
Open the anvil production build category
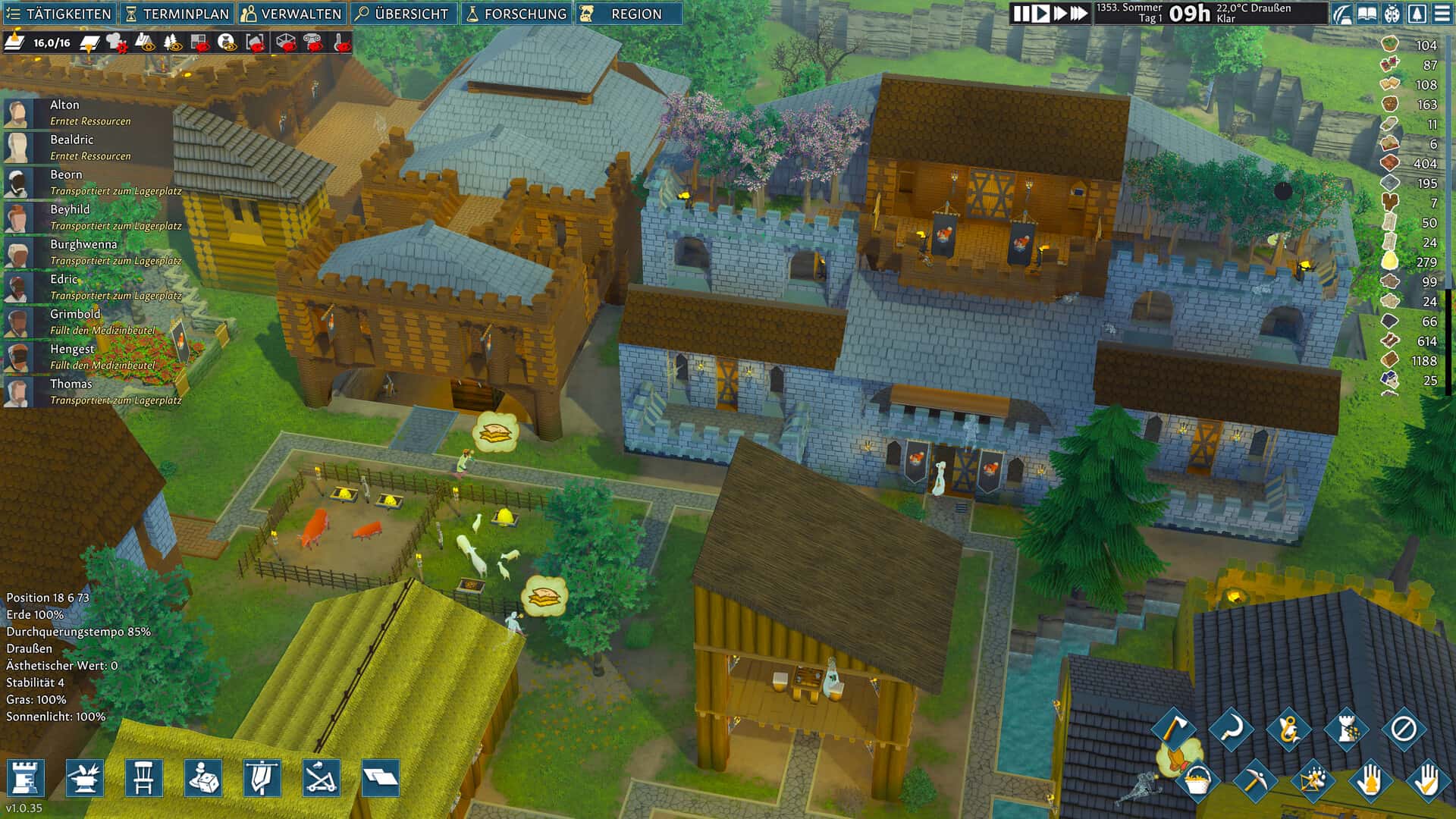[x=85, y=778]
